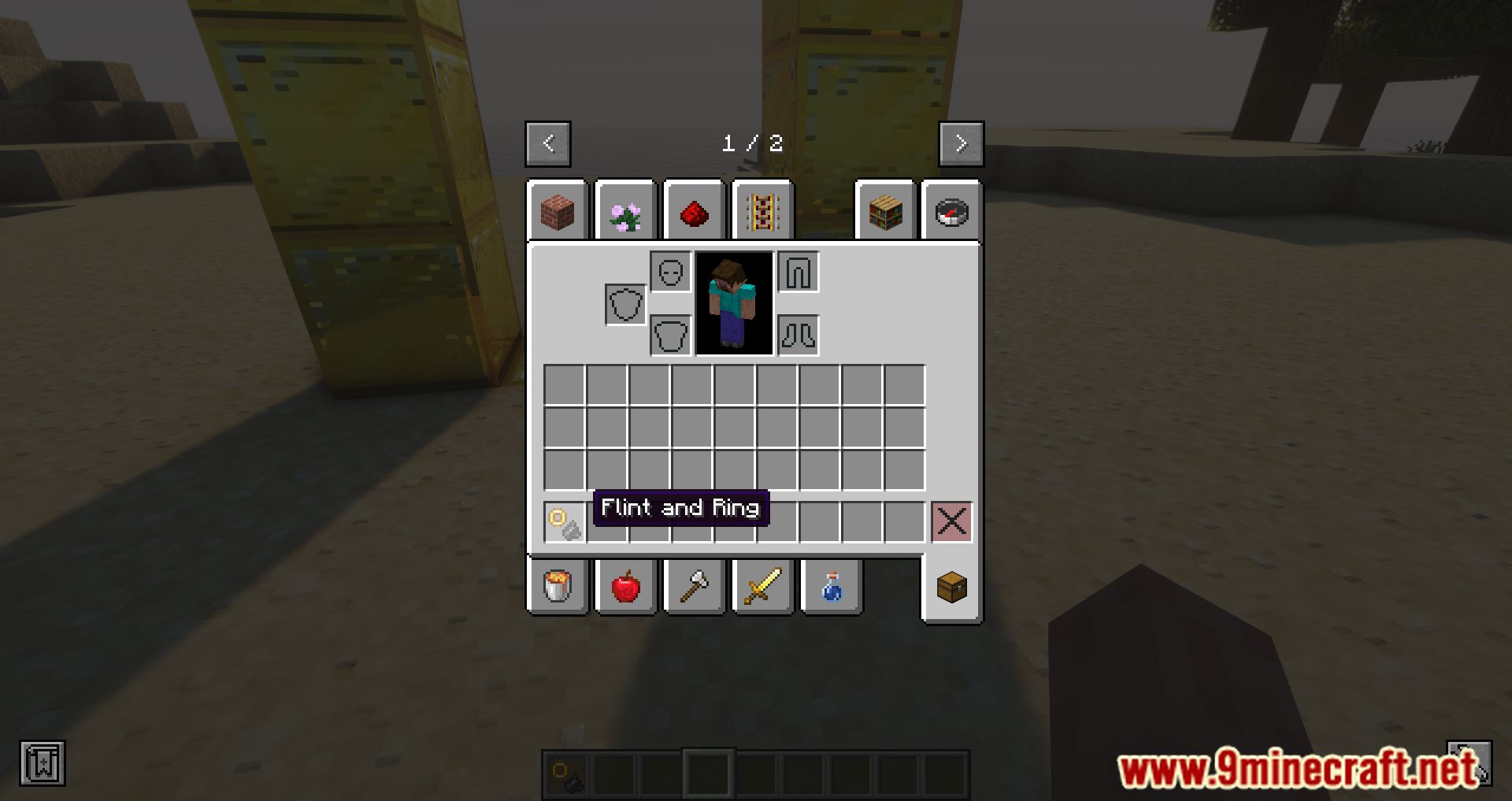This screenshot has height=801, width=1512.
Task: Pick up the Flint and Ring item
Action: pyautogui.click(x=564, y=521)
